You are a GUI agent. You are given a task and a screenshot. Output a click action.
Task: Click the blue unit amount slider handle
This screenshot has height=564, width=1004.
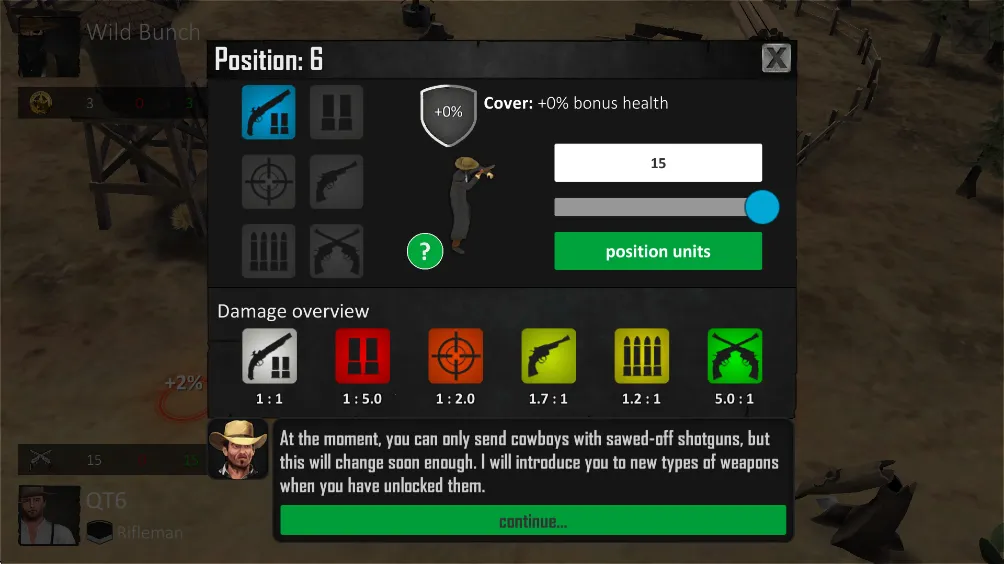762,207
